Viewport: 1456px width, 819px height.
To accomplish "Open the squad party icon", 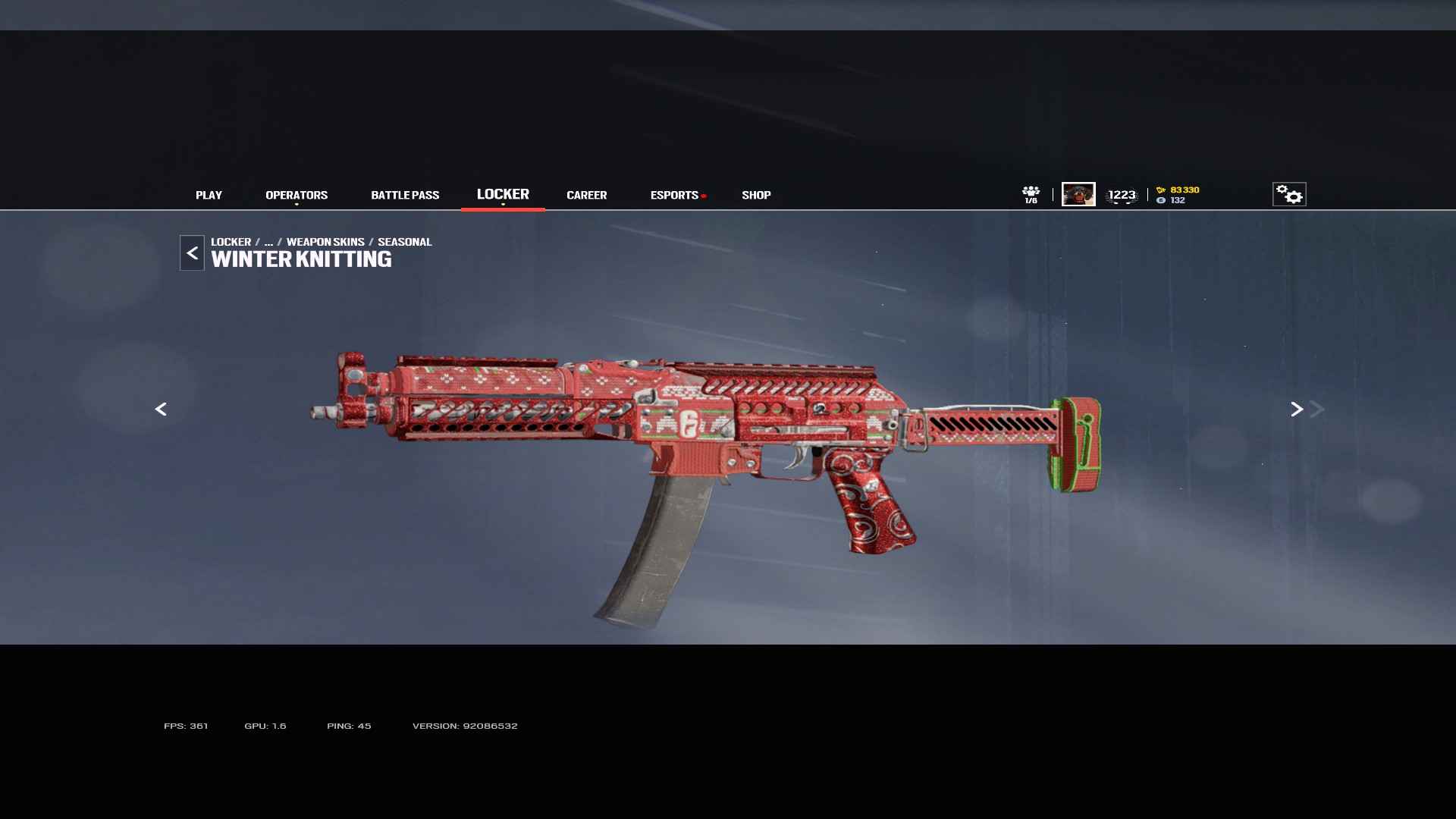I will (x=1031, y=194).
